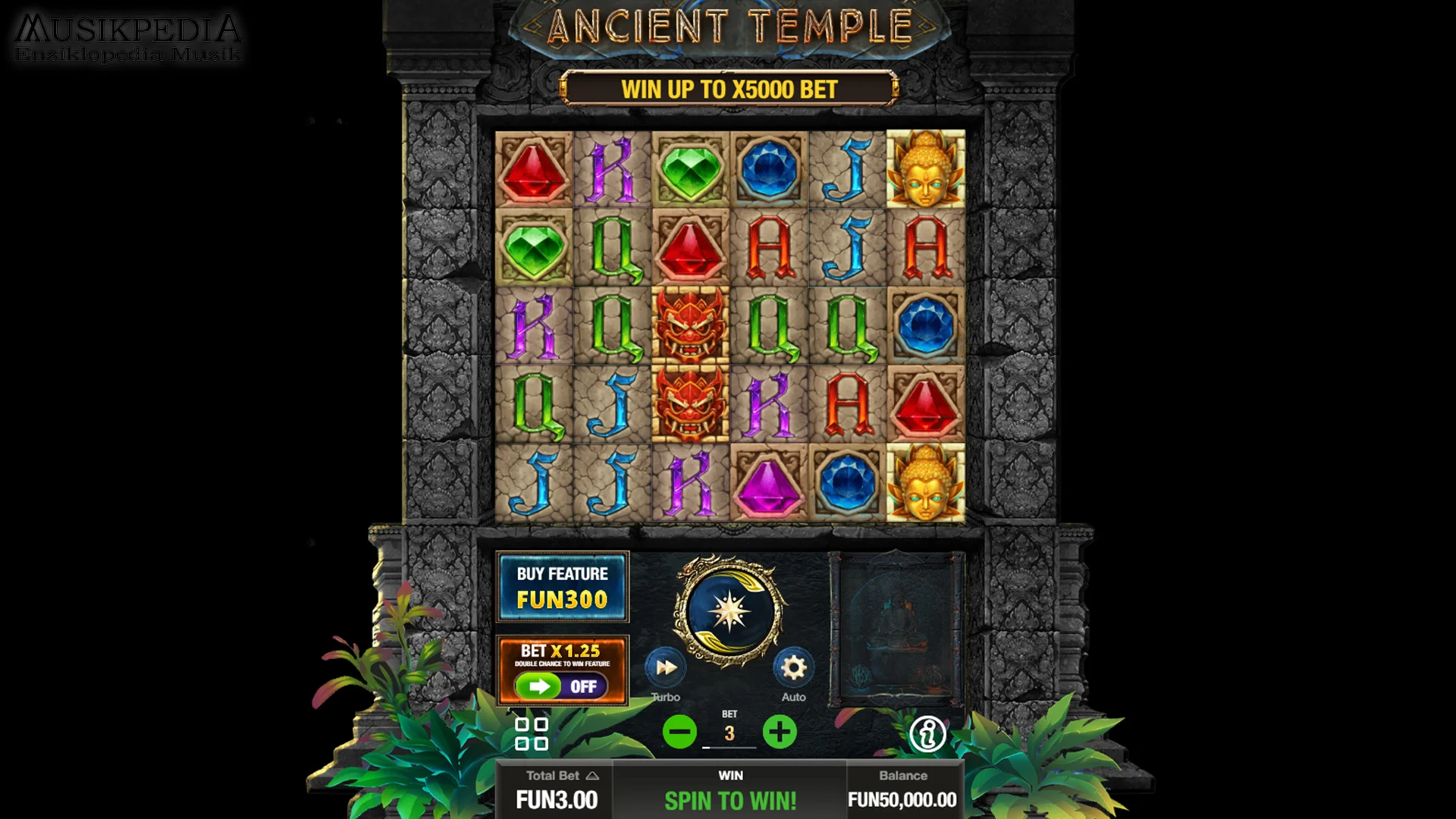Screen dimensions: 1456x819
Task: Click the Buy Feature FUN300 button
Action: click(562, 588)
